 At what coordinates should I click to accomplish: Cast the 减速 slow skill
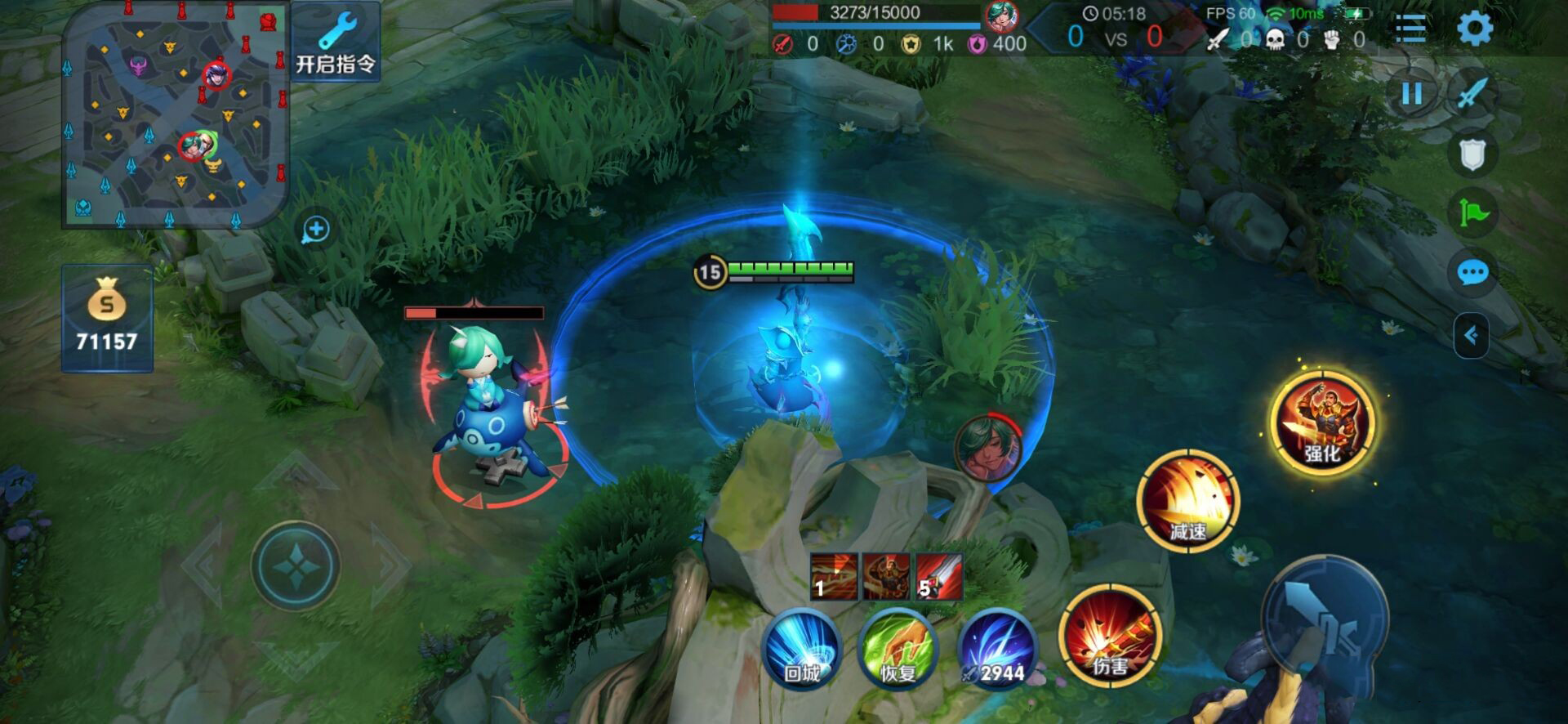tap(1188, 500)
